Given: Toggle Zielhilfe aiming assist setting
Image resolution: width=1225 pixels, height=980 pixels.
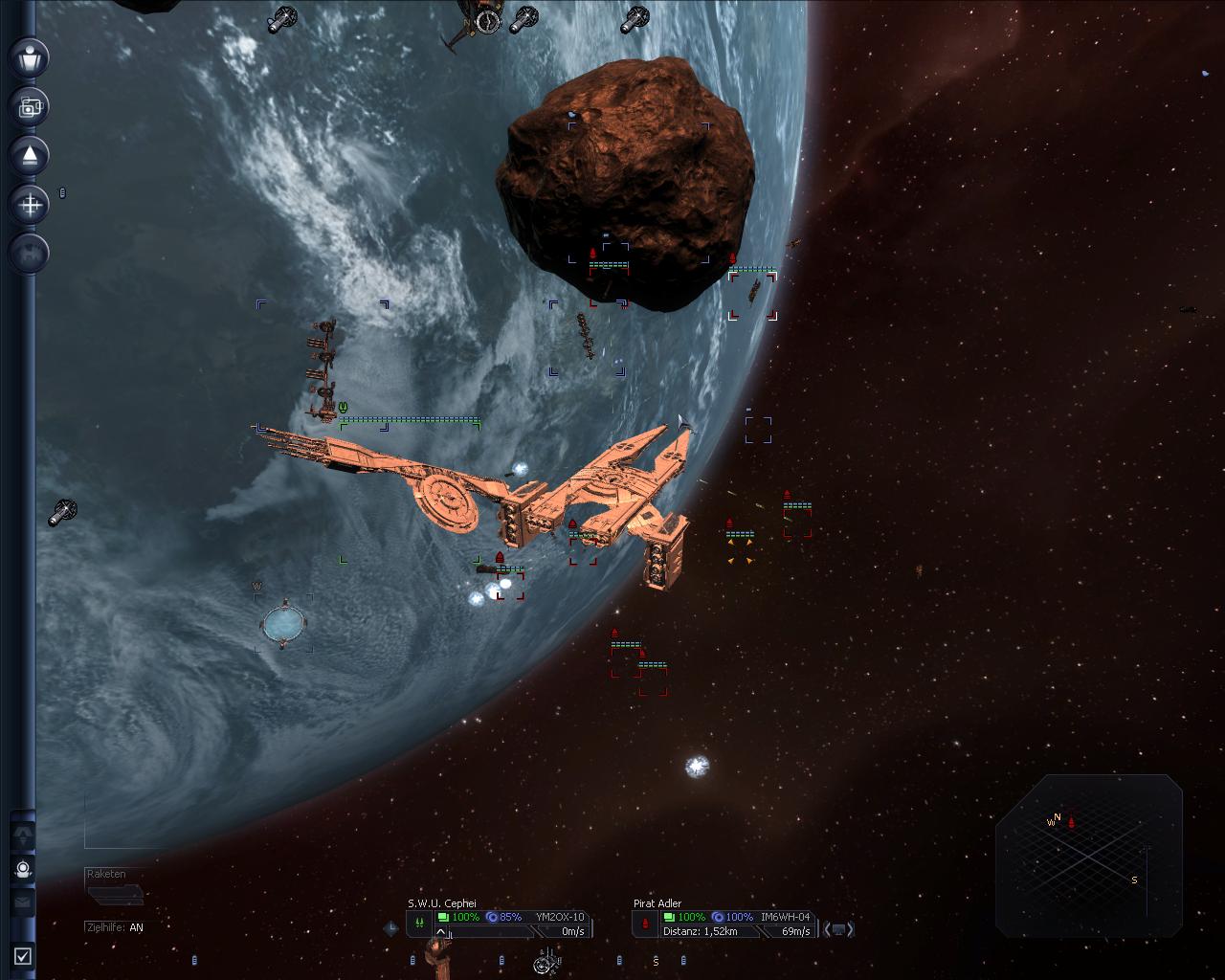Looking at the screenshot, I should [115, 927].
